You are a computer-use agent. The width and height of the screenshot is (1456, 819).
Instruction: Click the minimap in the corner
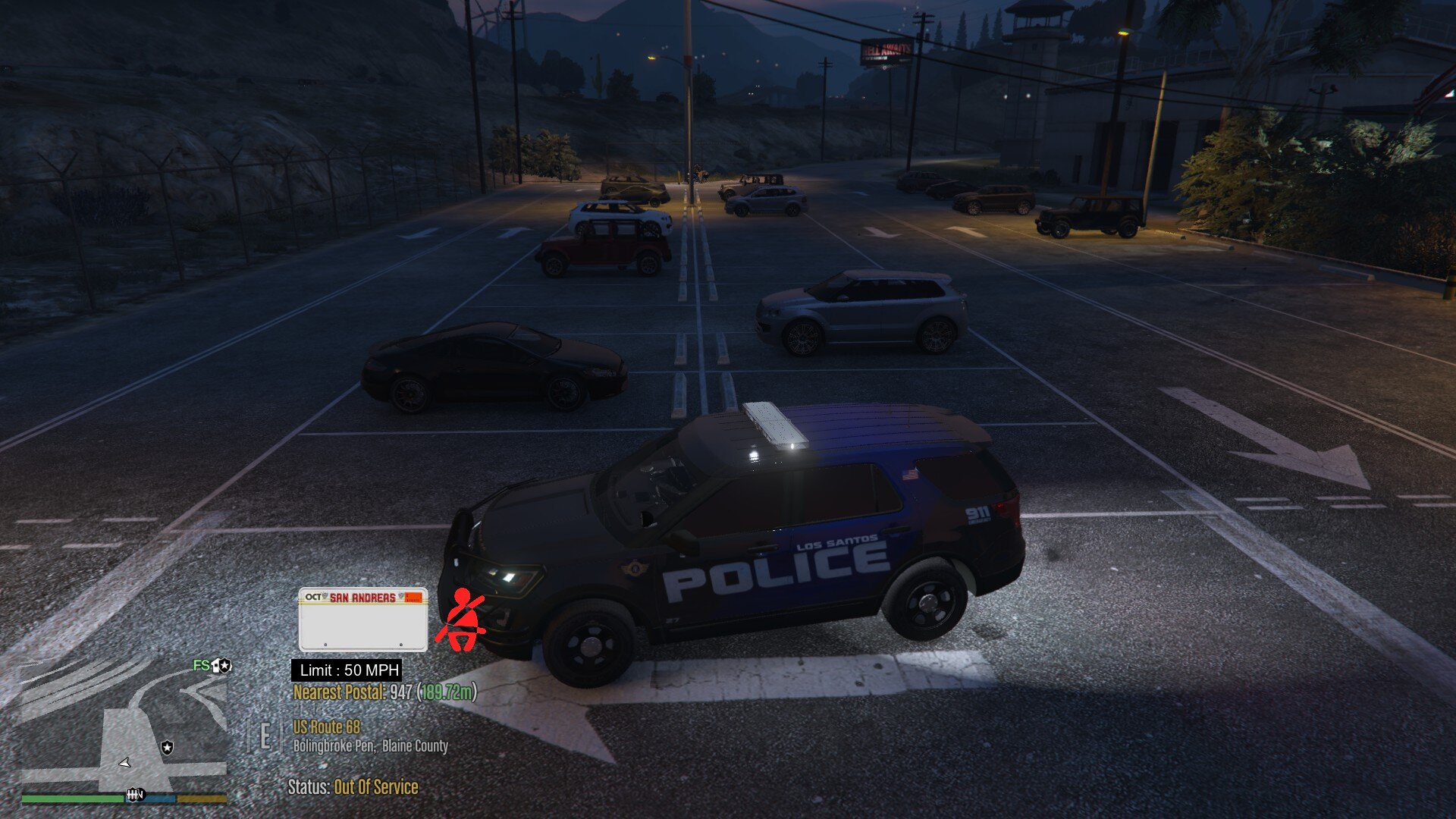[x=124, y=728]
